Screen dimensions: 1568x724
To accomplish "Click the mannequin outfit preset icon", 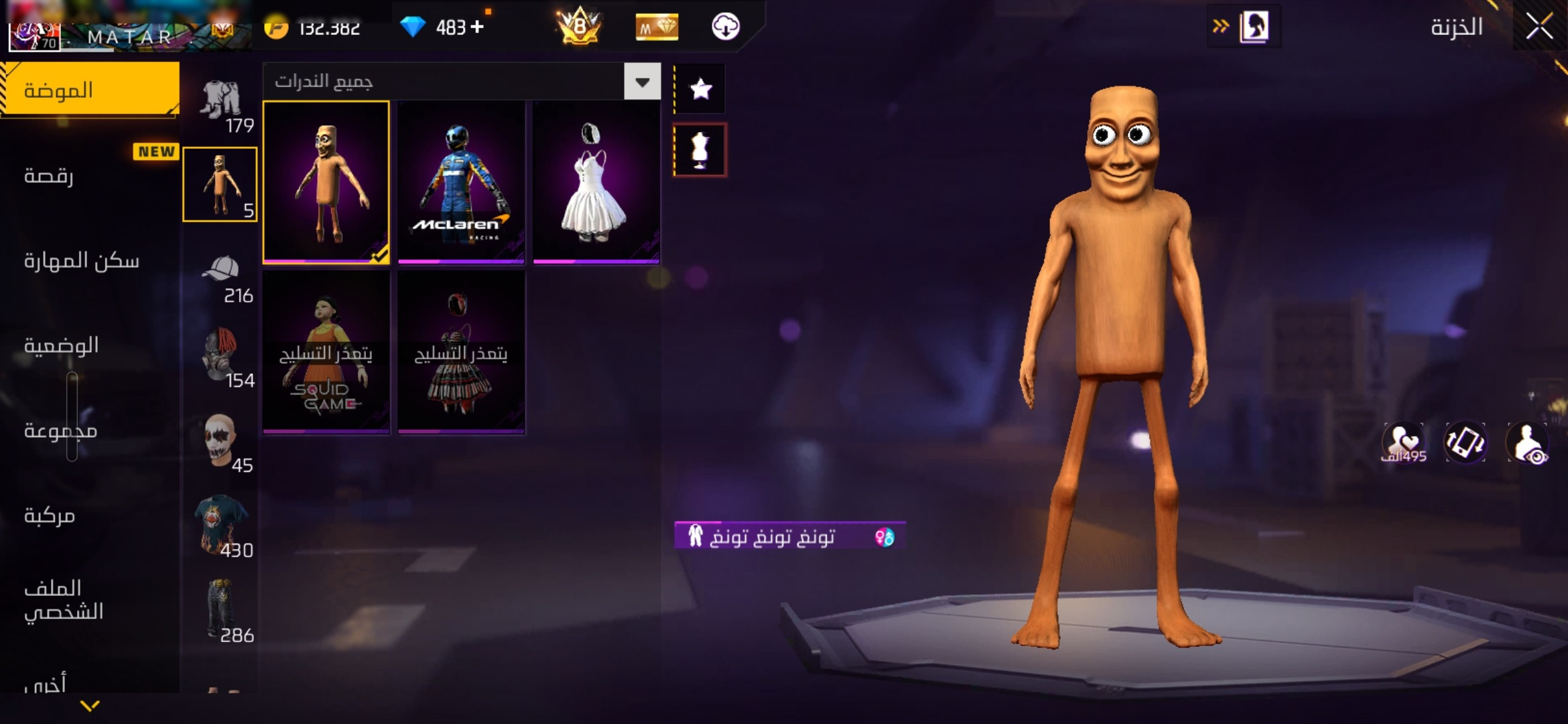I will coord(700,150).
